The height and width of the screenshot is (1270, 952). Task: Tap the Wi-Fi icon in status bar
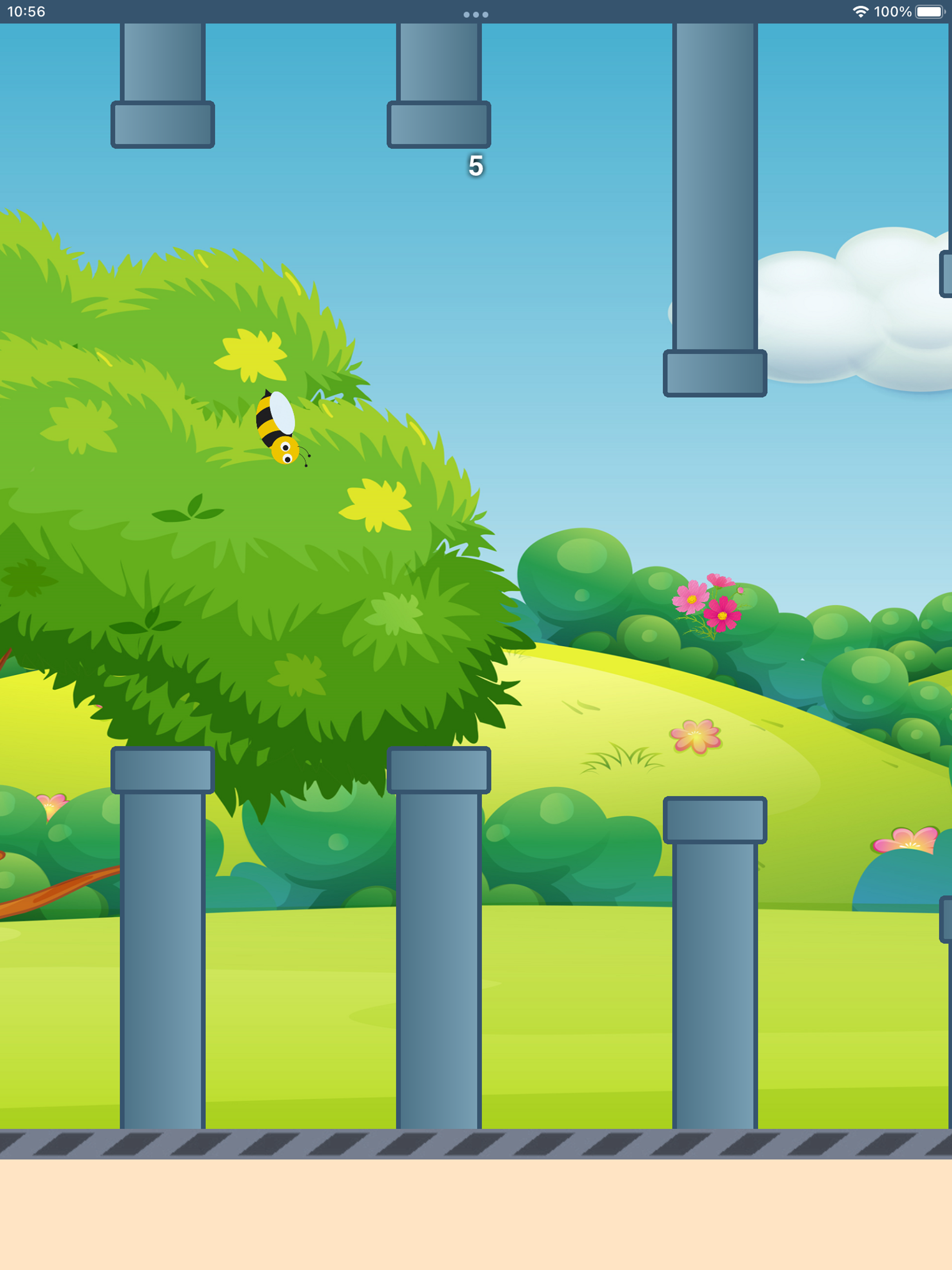[x=860, y=10]
